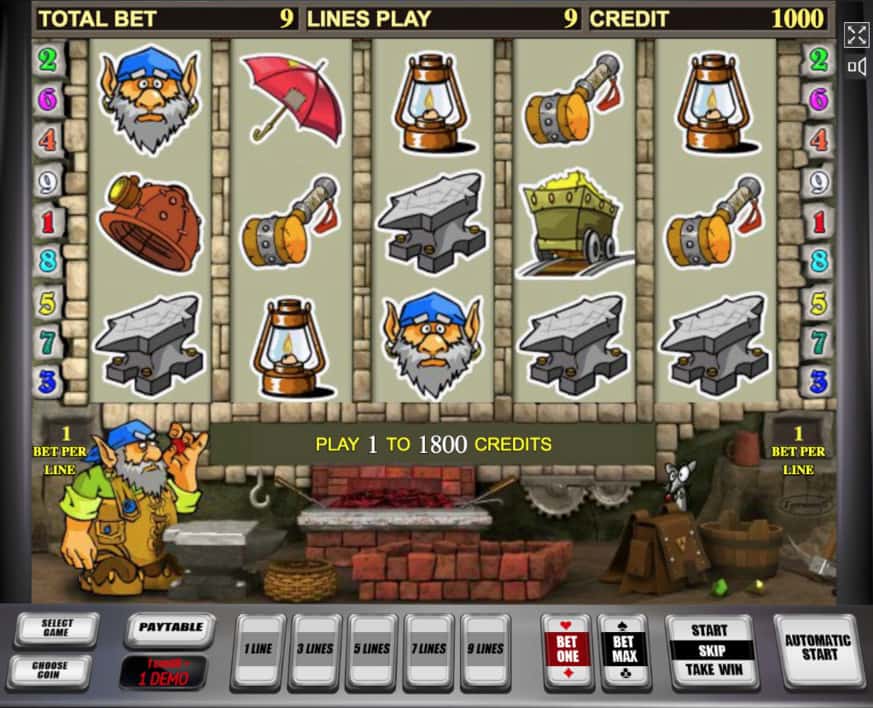Open the Select Game menu
873x708 pixels.
coord(56,630)
